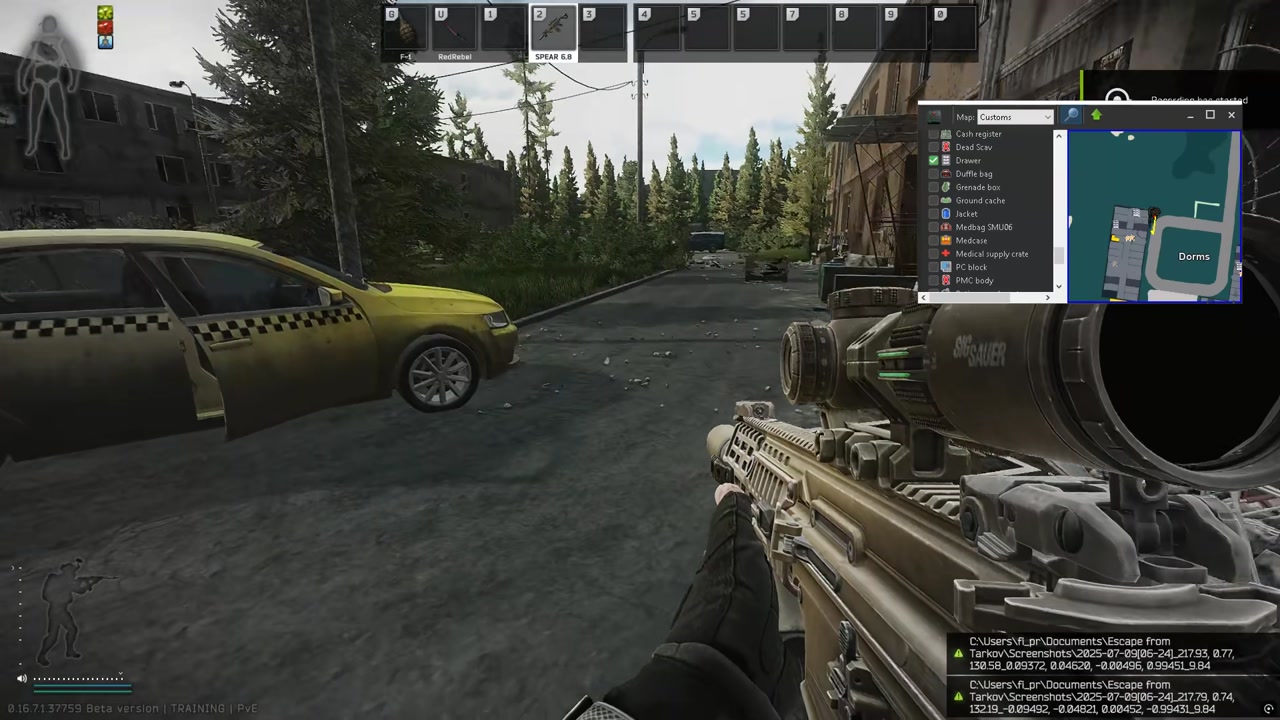Toggle the Duffle bag filter
The height and width of the screenshot is (720, 1280).
934,174
